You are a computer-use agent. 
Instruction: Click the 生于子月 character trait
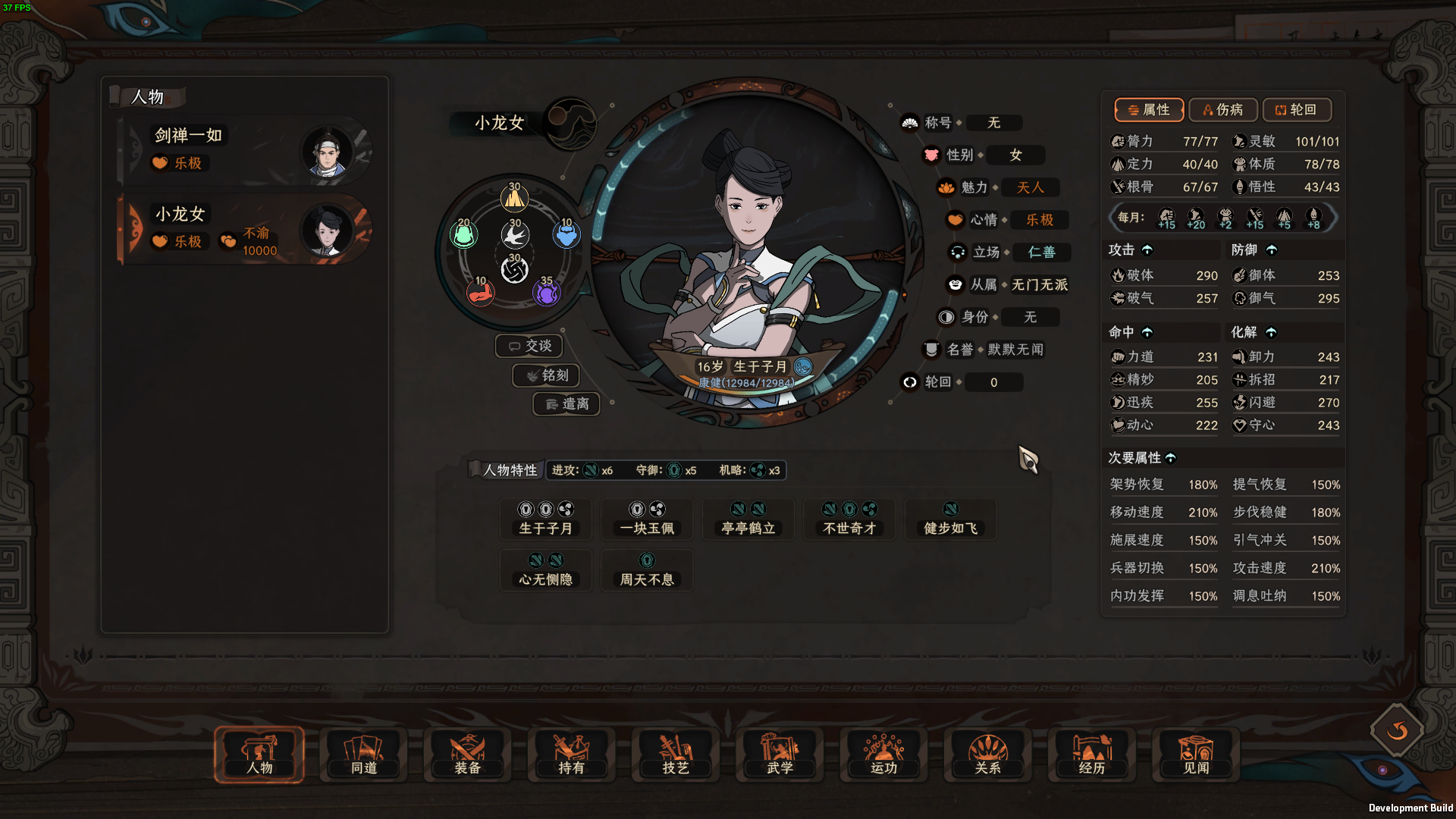click(548, 519)
